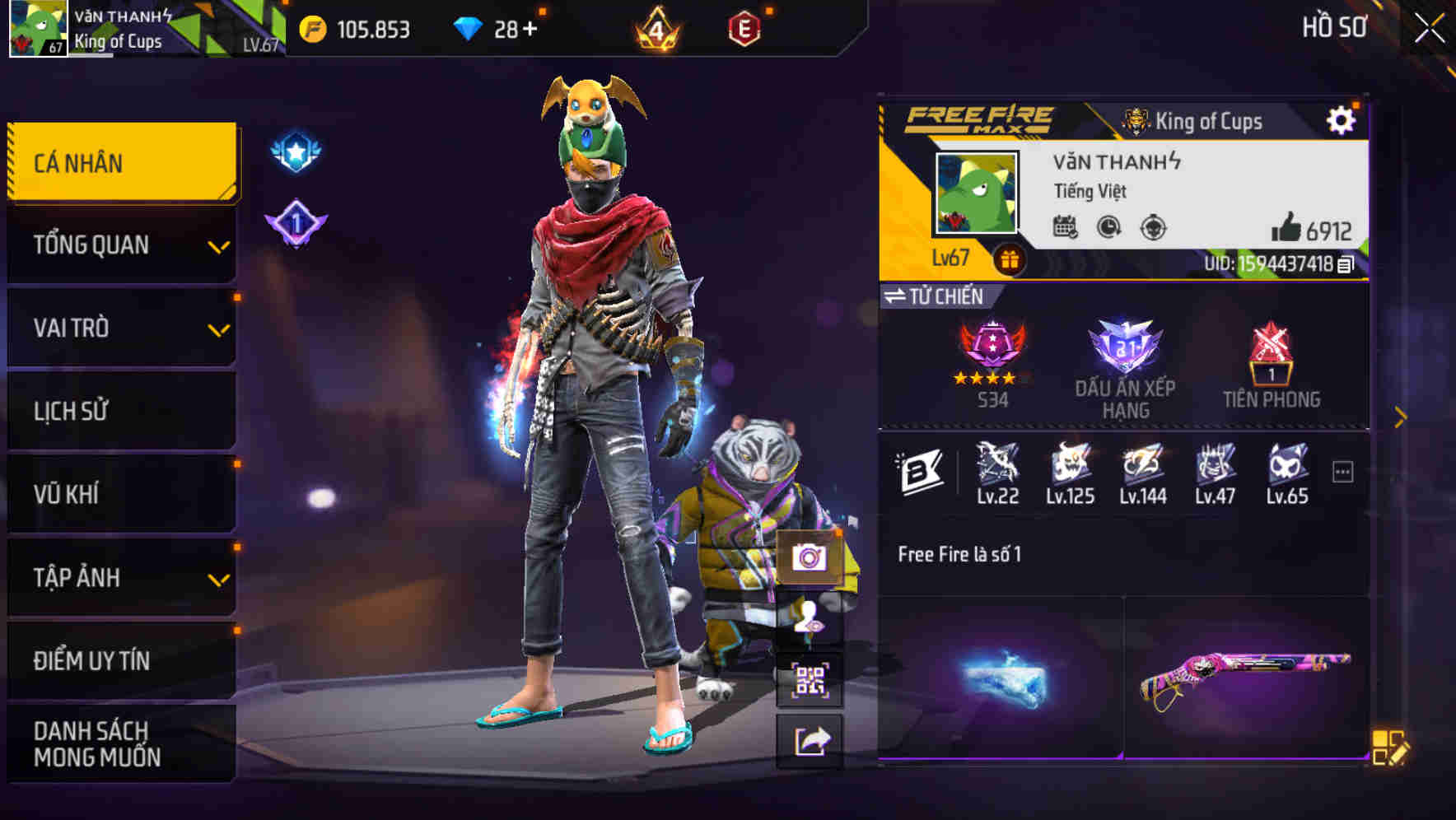Select the share arrow icon
The image size is (1456, 820).
(x=811, y=738)
